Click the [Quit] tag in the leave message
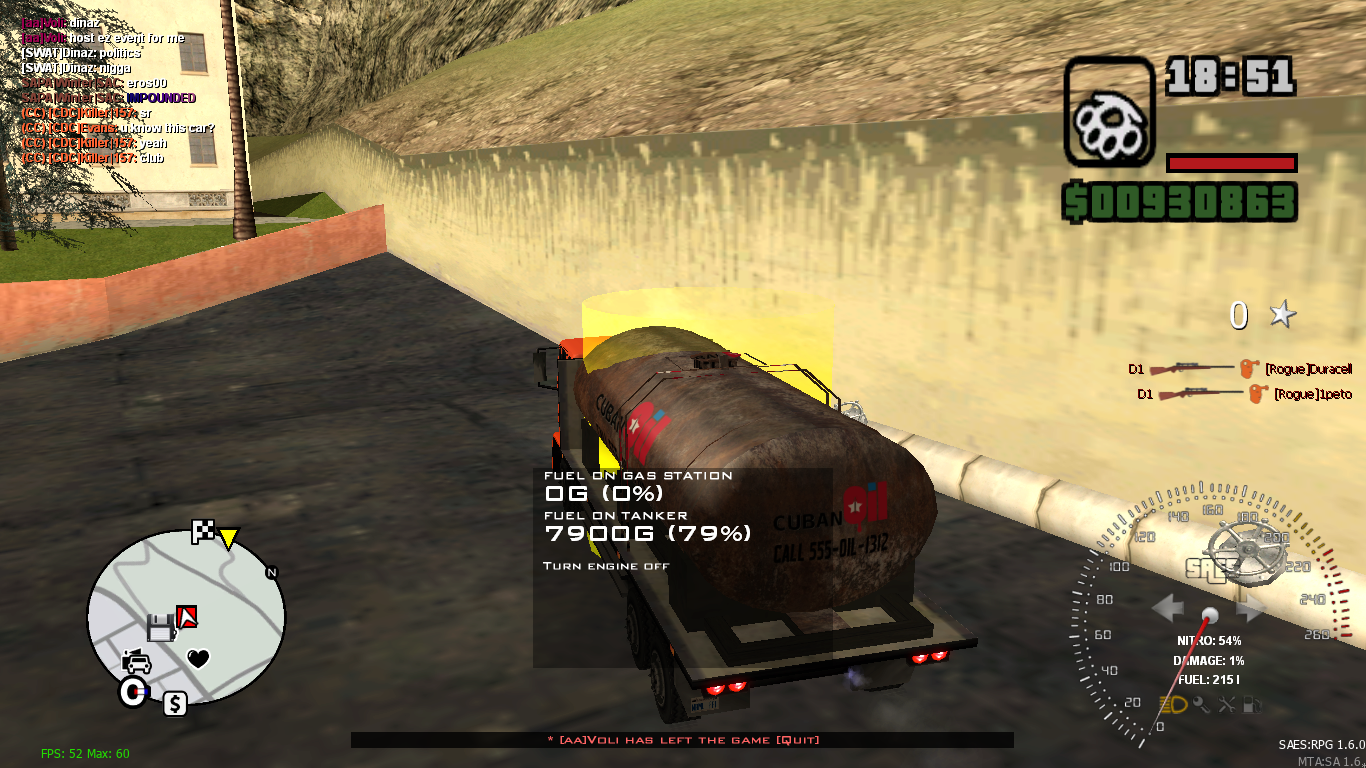 click(797, 740)
